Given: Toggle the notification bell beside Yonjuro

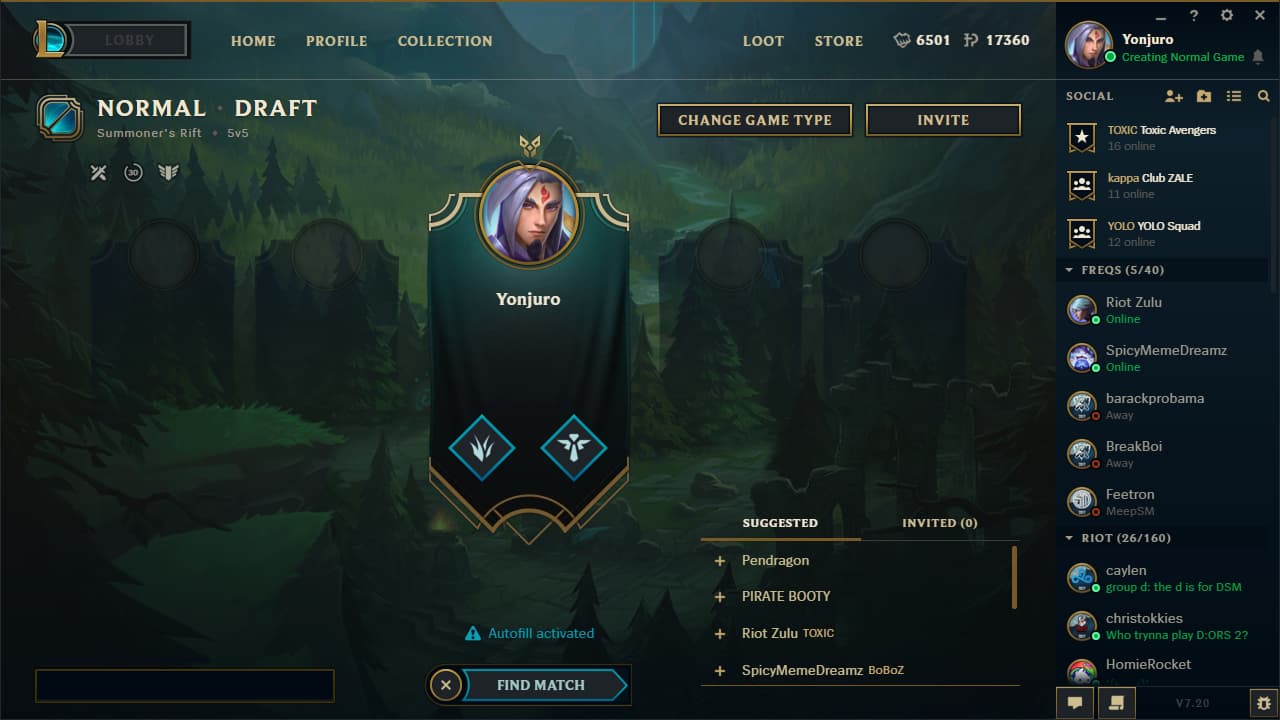Looking at the screenshot, I should click(x=1257, y=58).
